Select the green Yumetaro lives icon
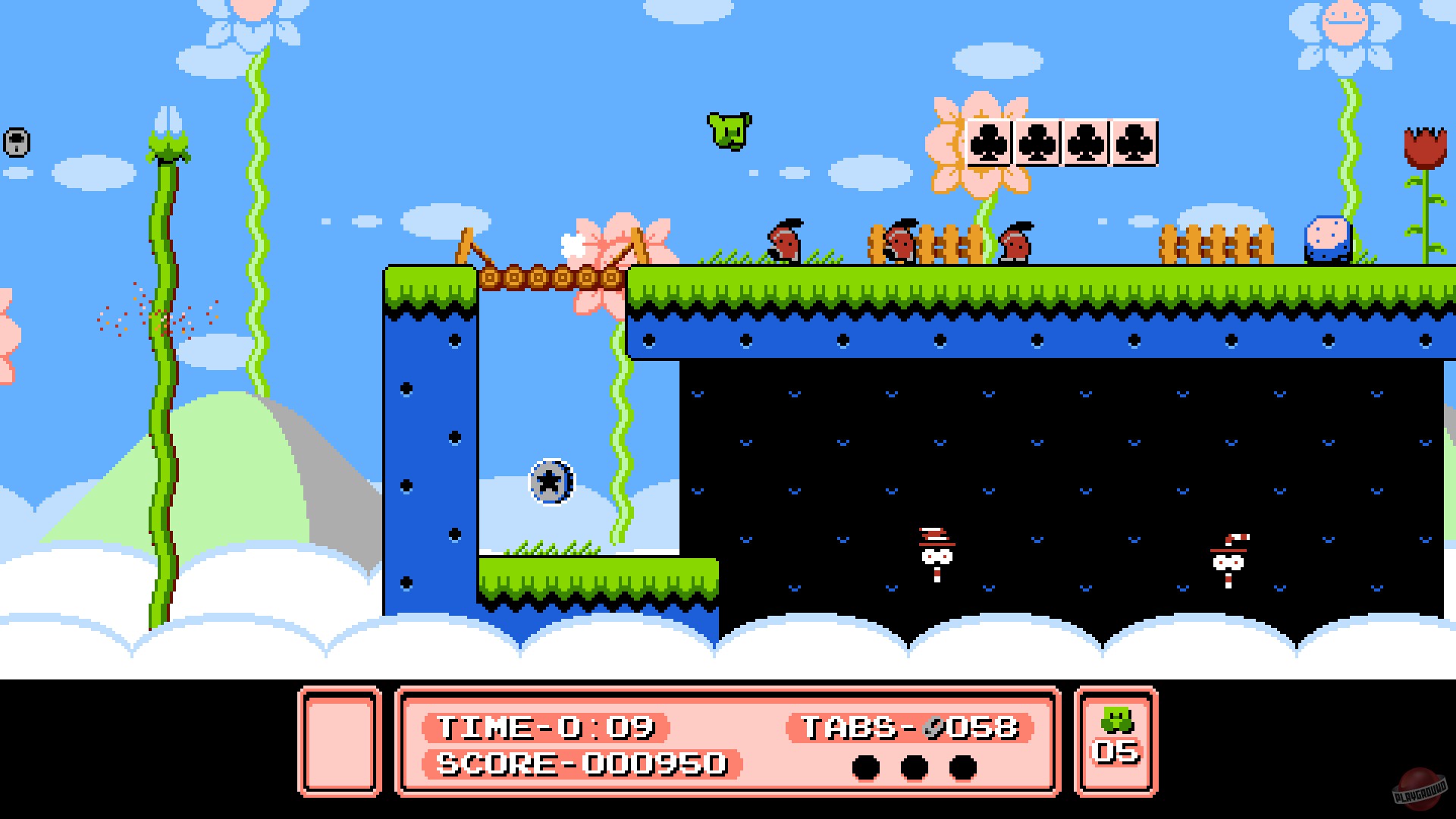Viewport: 1456px width, 819px height. (1116, 717)
